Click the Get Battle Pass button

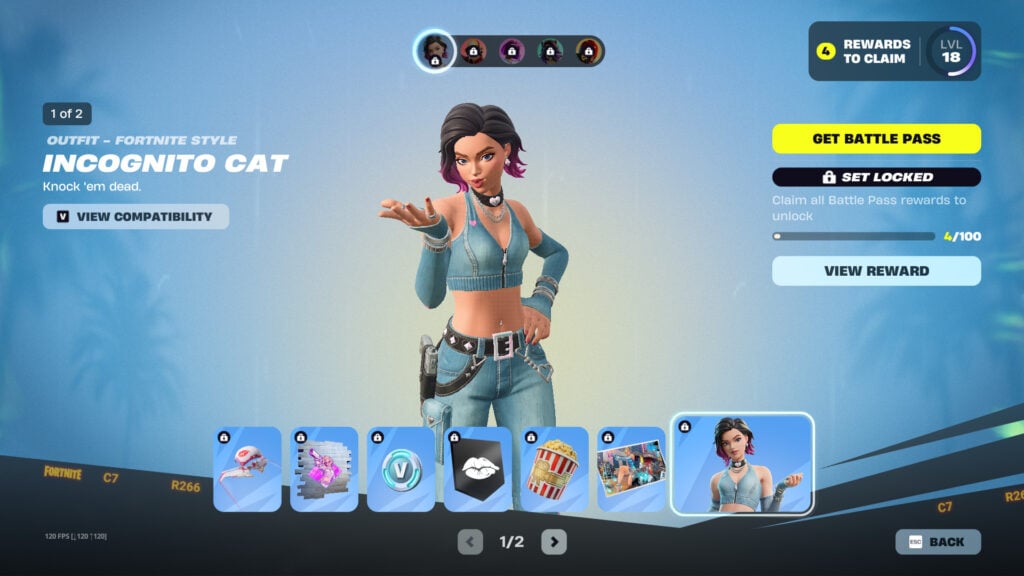click(x=876, y=139)
